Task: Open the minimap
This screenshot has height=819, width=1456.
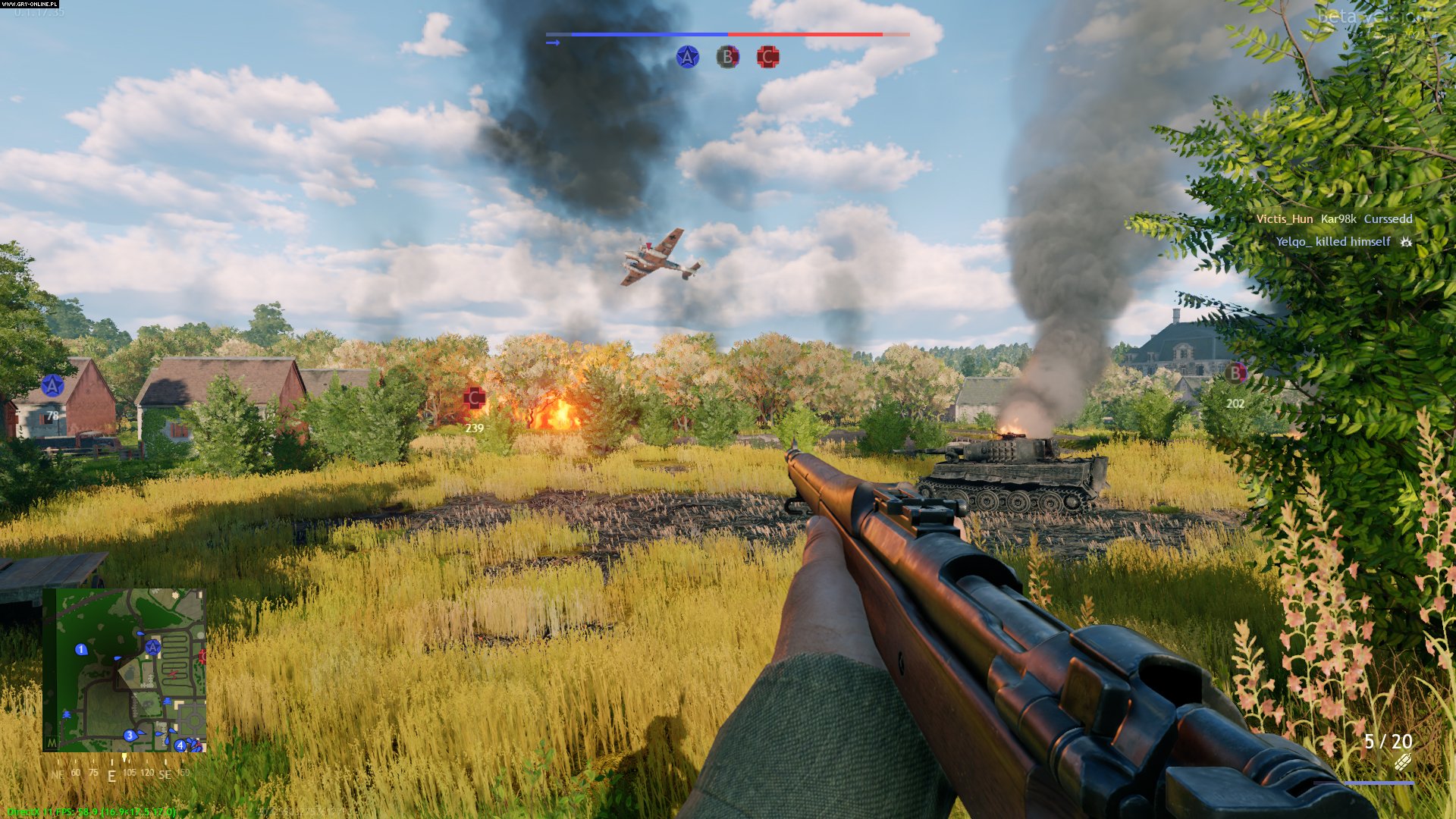Action: point(124,670)
